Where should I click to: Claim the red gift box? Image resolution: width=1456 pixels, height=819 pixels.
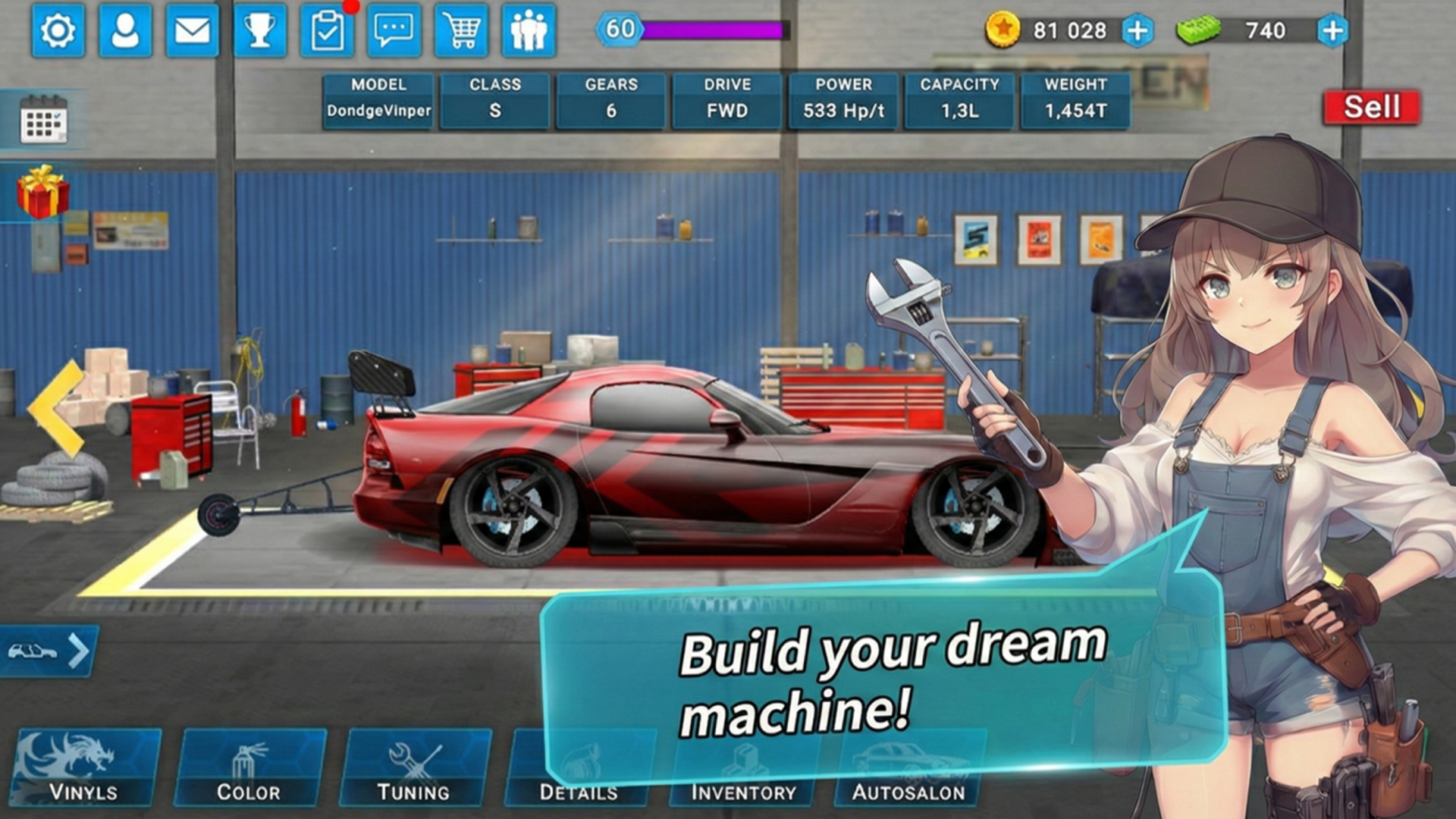43,191
